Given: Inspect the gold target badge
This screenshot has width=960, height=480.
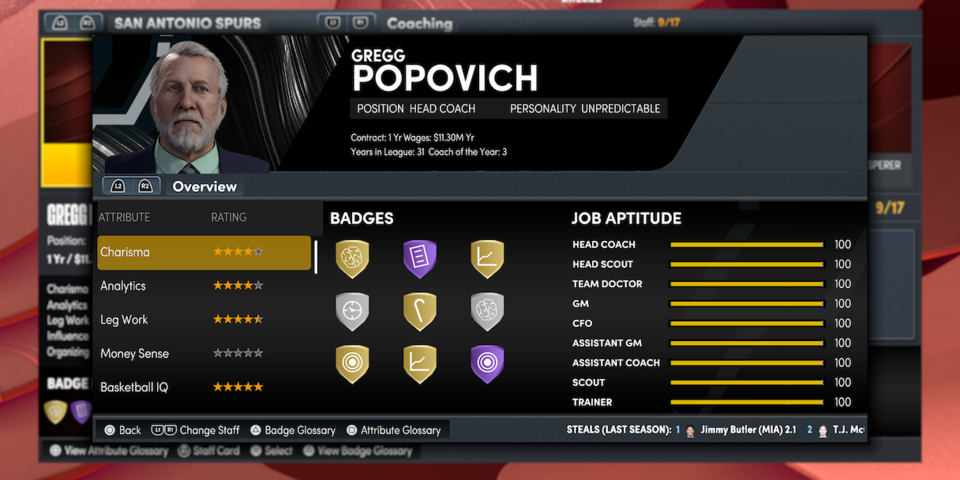Looking at the screenshot, I should pyautogui.click(x=352, y=364).
